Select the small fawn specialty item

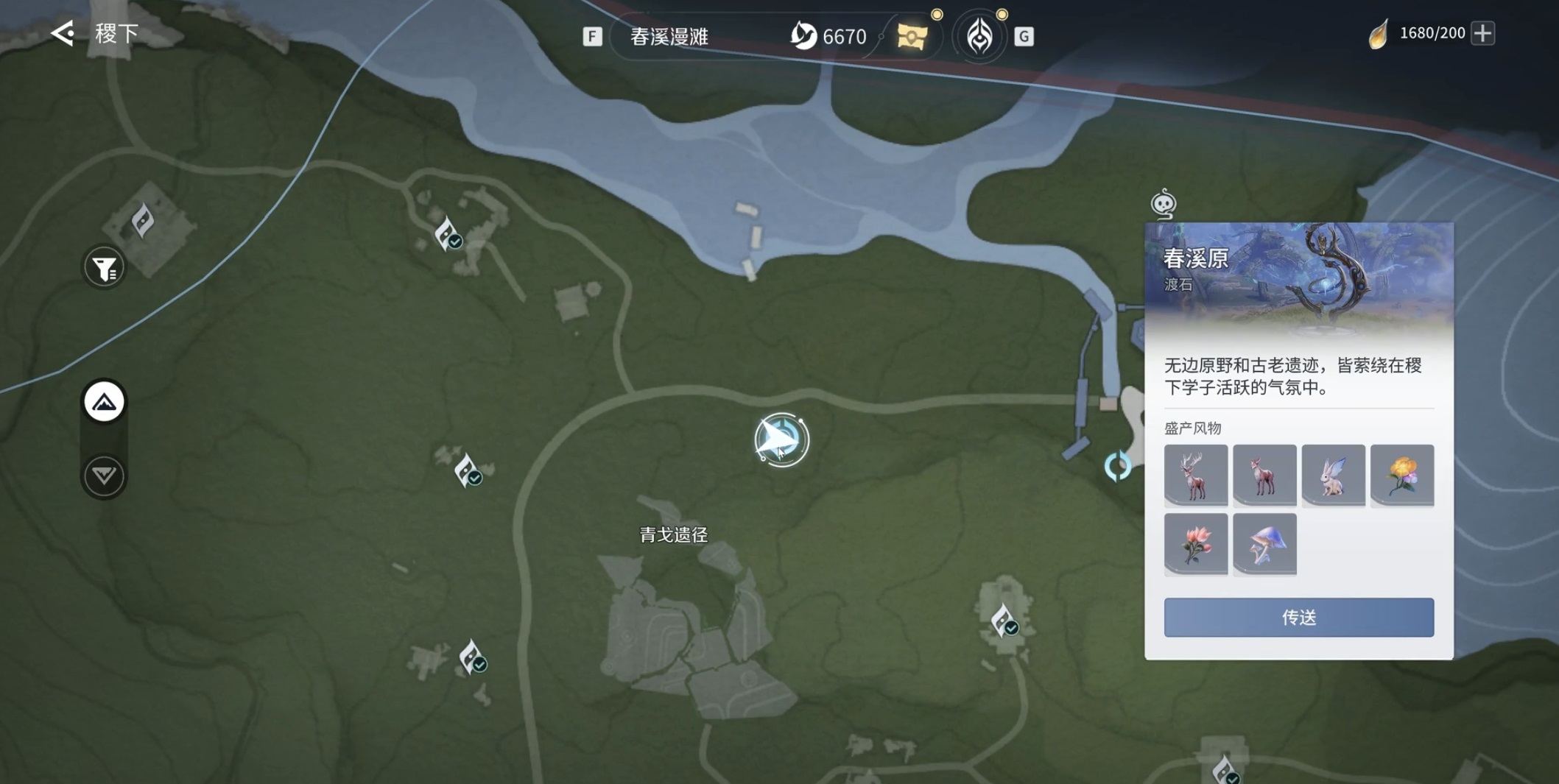1264,475
